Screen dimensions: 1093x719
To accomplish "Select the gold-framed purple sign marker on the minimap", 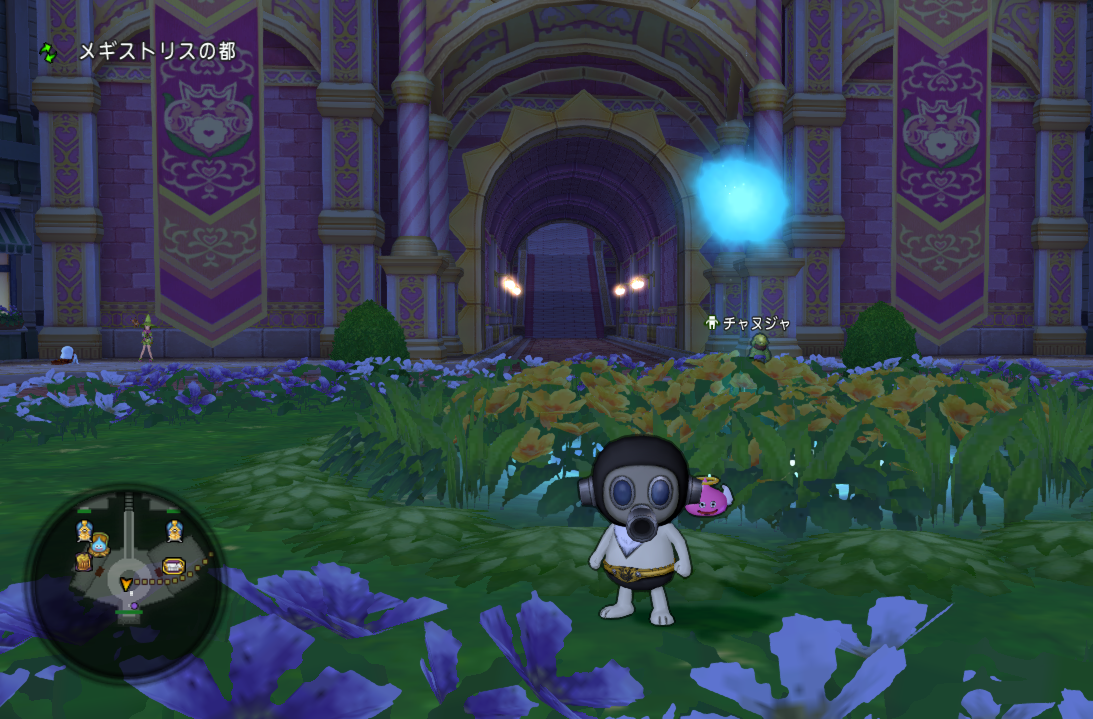I will point(173,566).
